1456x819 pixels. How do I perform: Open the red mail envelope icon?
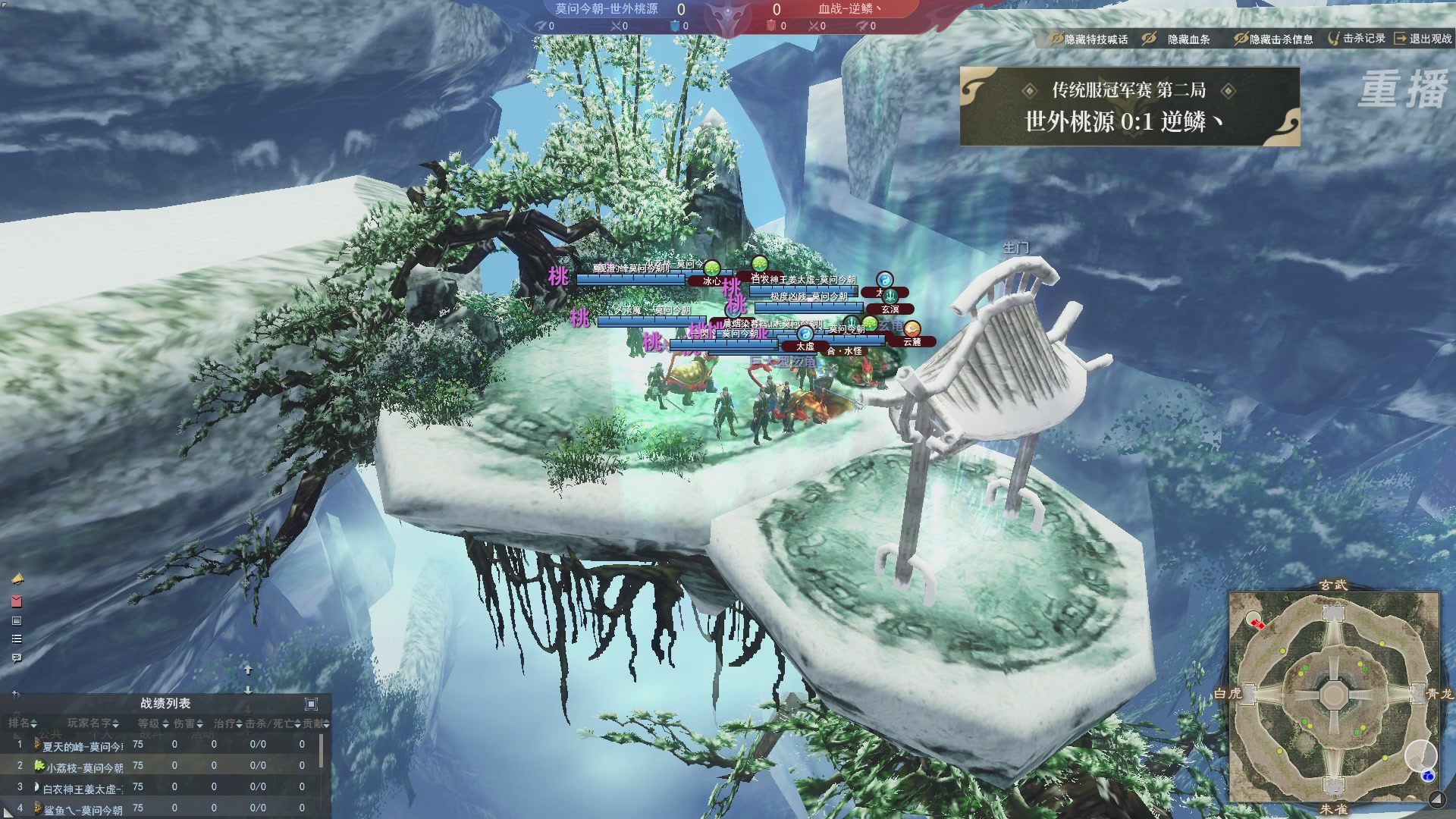point(17,601)
